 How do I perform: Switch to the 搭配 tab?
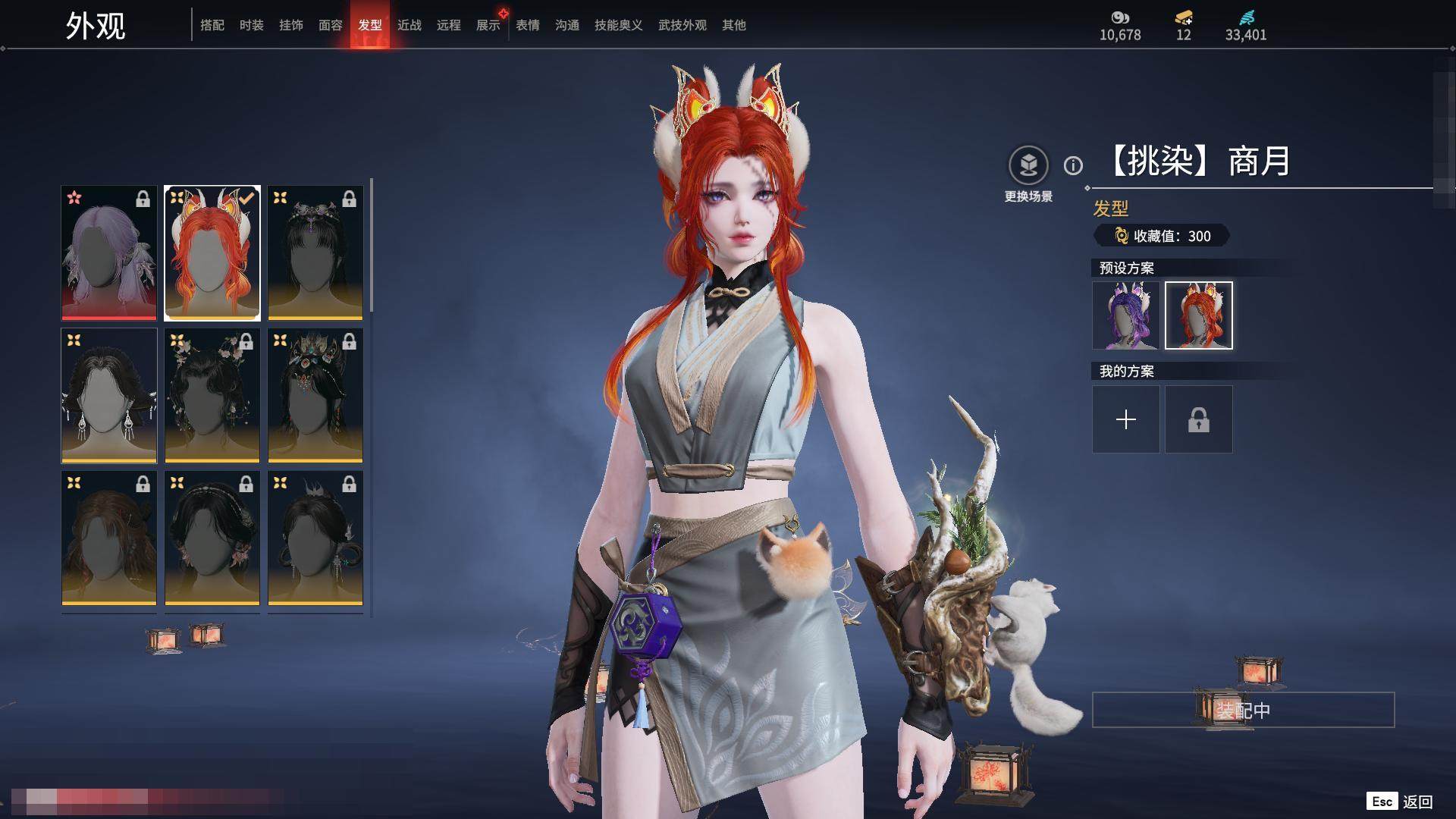tap(212, 25)
